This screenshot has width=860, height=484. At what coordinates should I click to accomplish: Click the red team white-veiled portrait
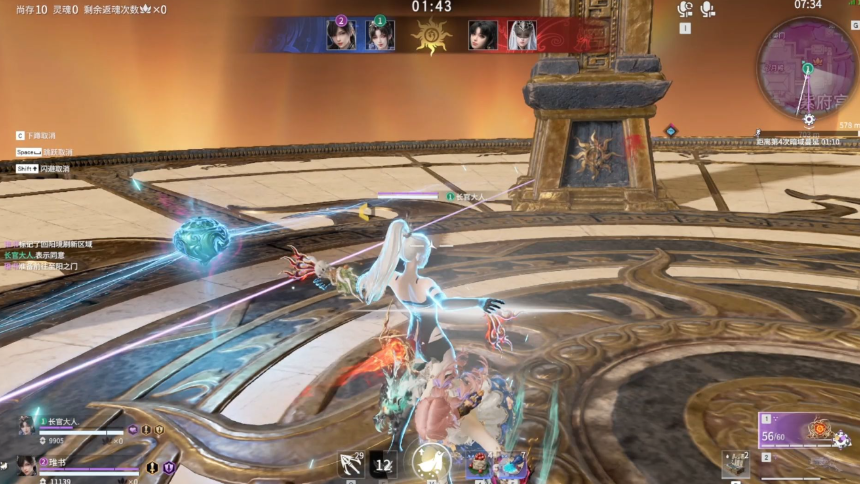pos(521,35)
